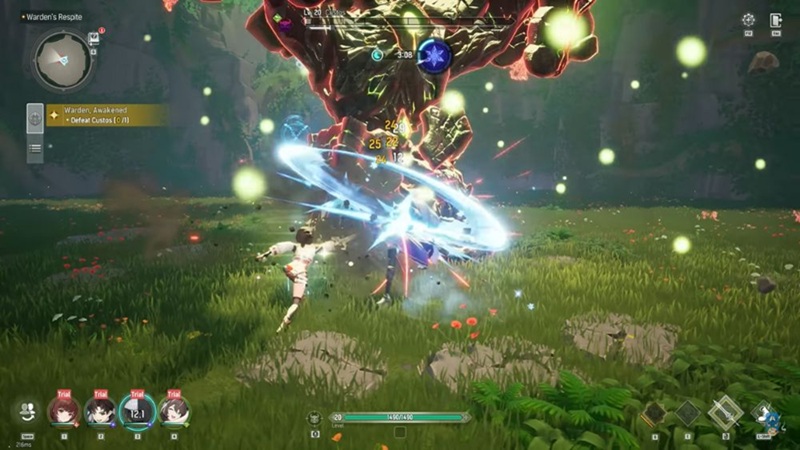Viewport: 800px width, 450px height.
Task: Click the creature icon left of health bar
Action: (x=314, y=417)
